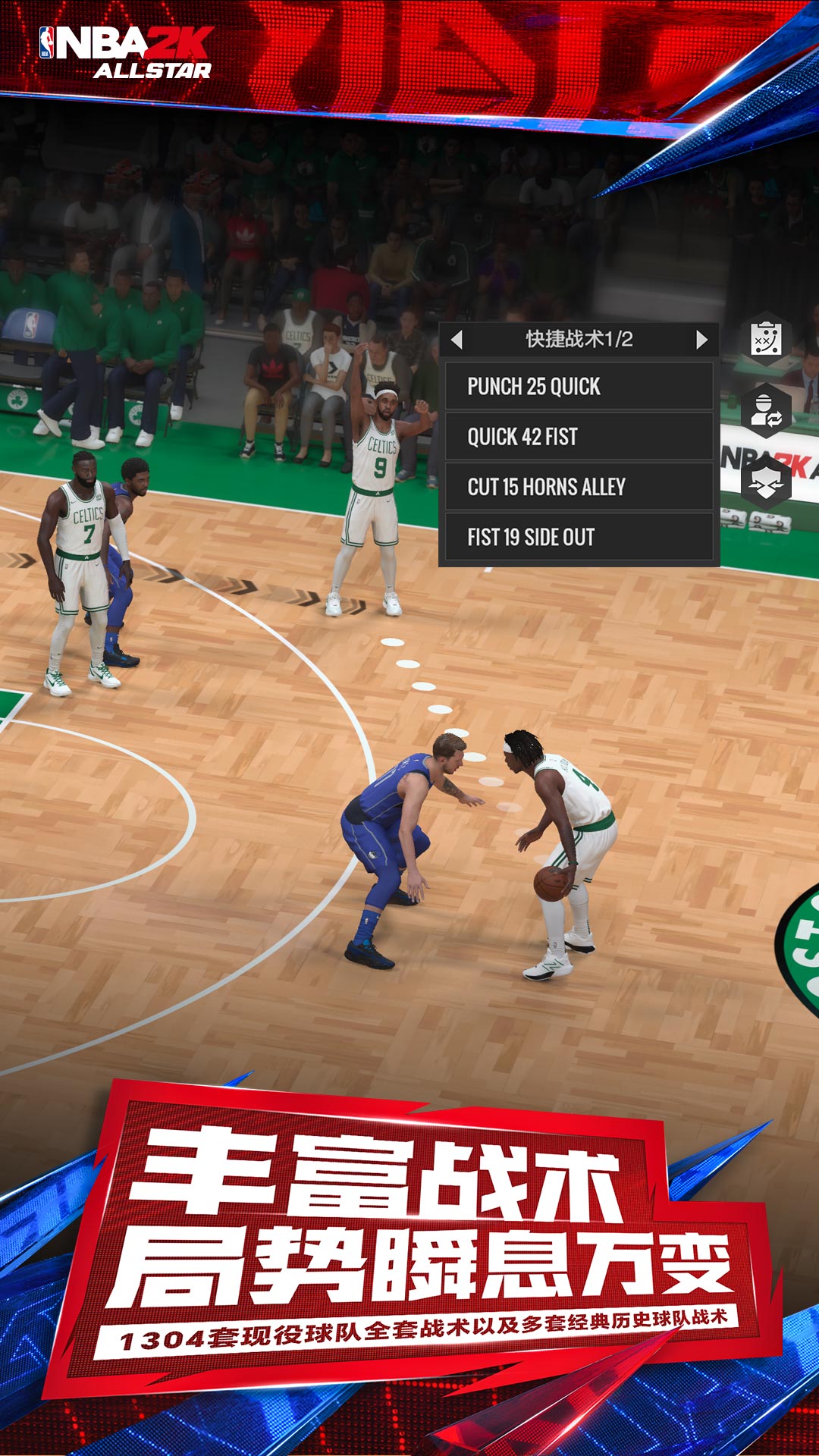Select the PUNCH 25 QUICK play

click(579, 387)
